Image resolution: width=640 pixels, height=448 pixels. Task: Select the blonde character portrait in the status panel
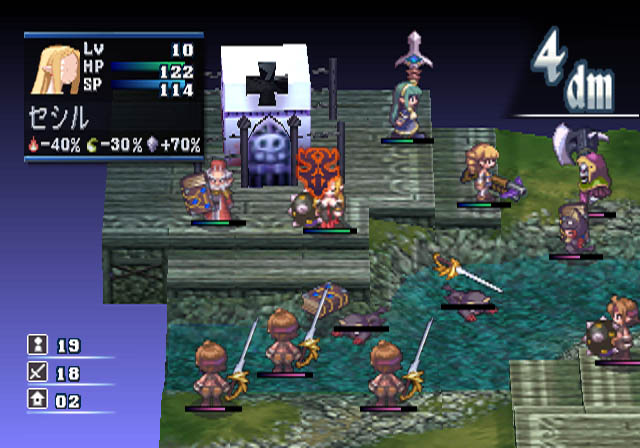pyautogui.click(x=60, y=71)
